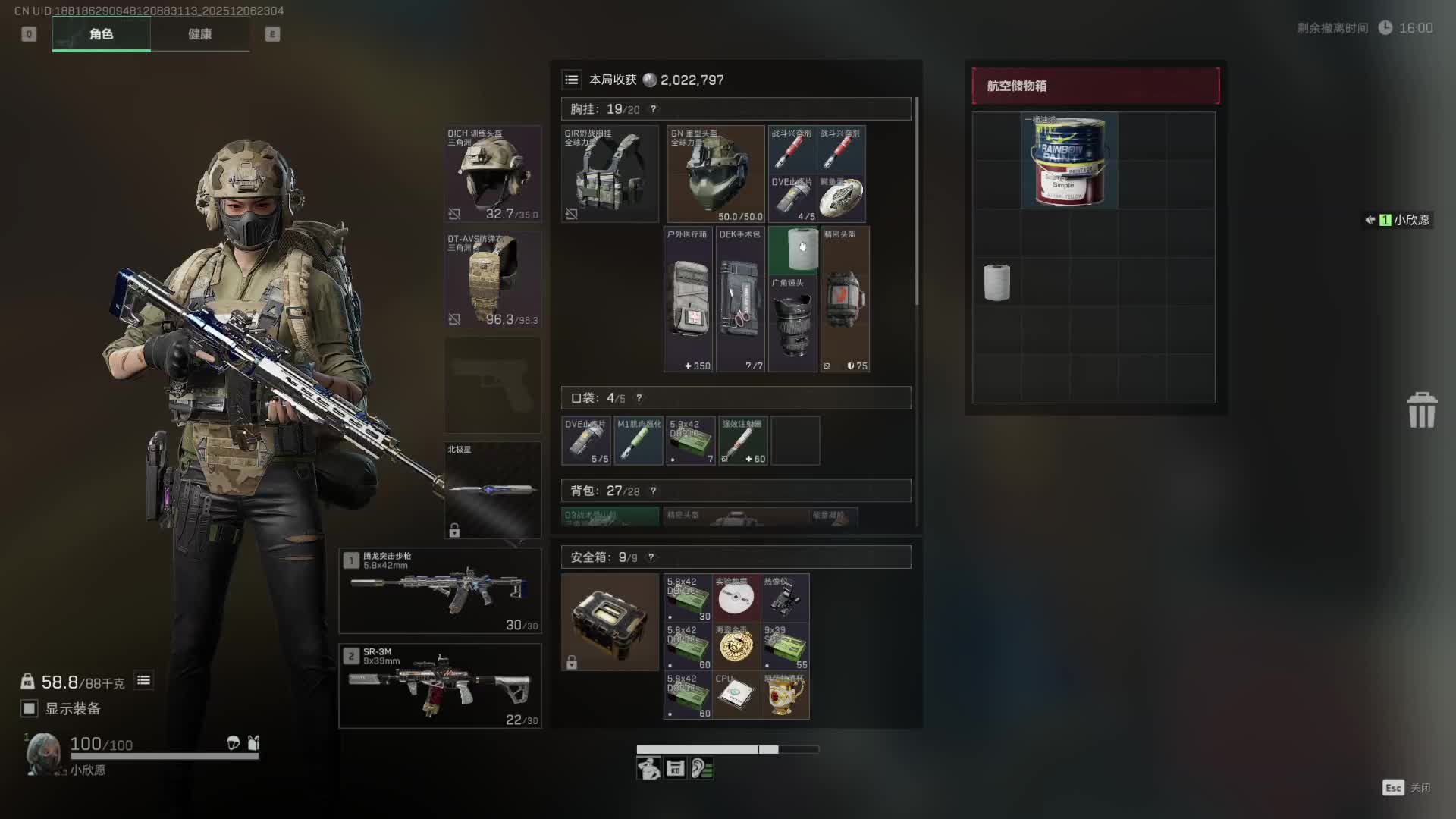This screenshot has height=819, width=1456.
Task: Take the paper roll from 航空储物箱
Action: (996, 282)
